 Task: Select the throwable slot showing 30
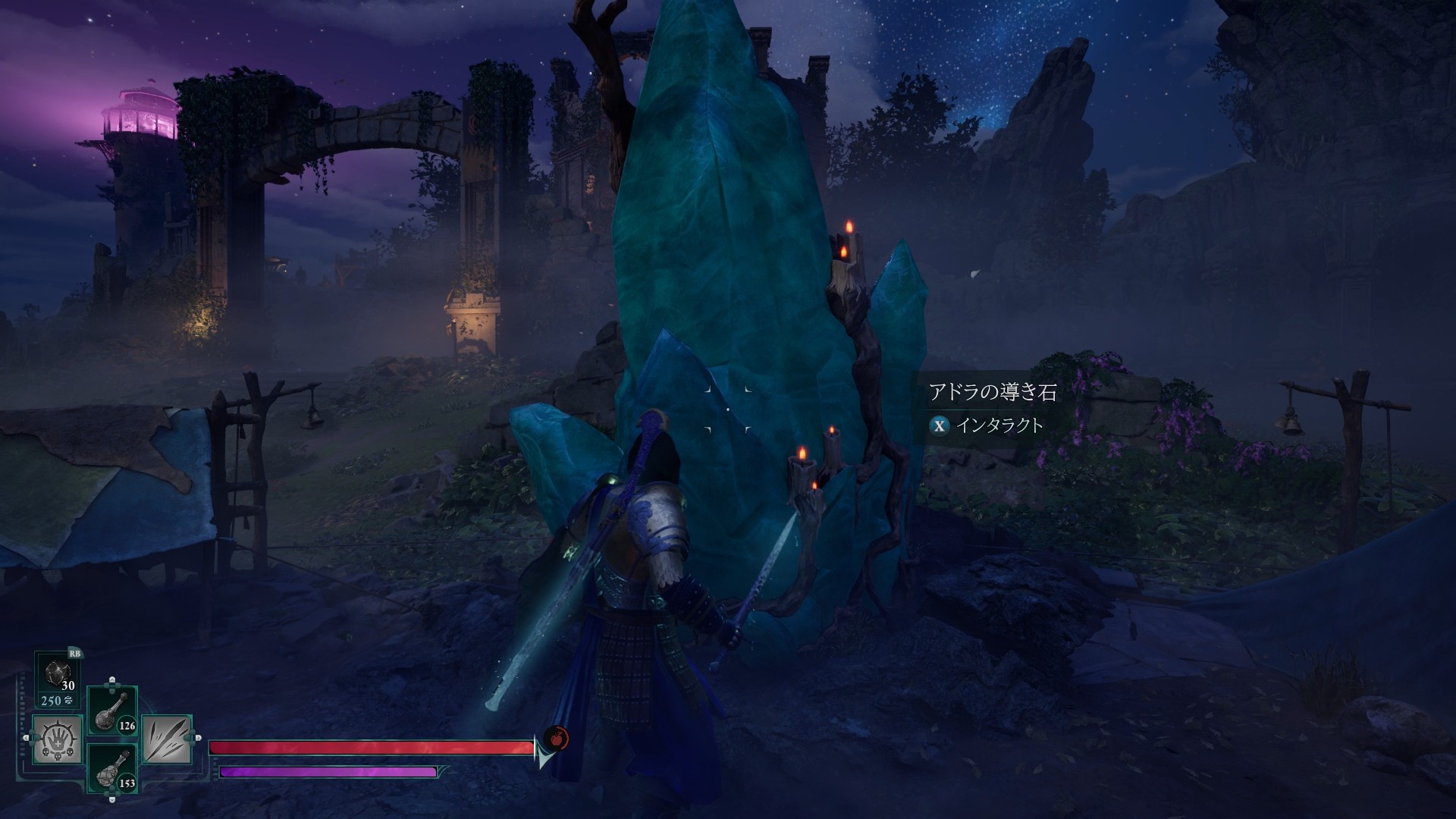point(59,674)
